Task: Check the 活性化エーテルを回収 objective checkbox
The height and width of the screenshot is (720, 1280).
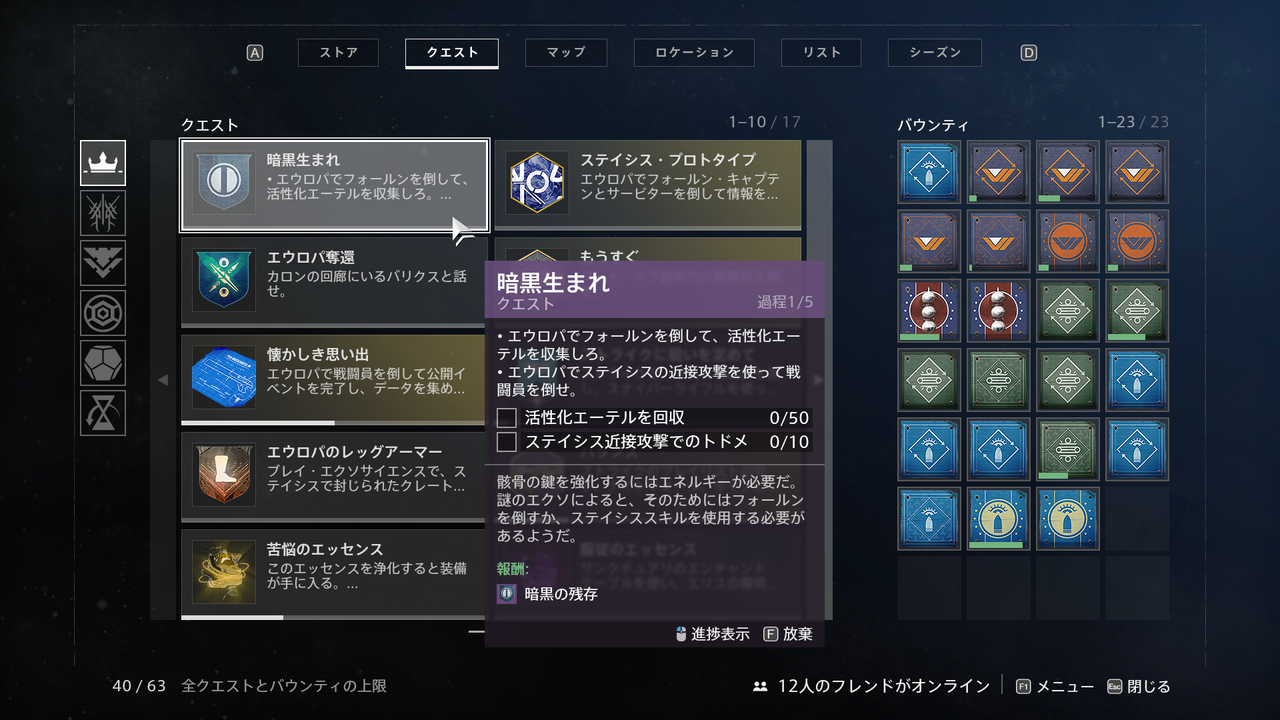Action: [506, 417]
